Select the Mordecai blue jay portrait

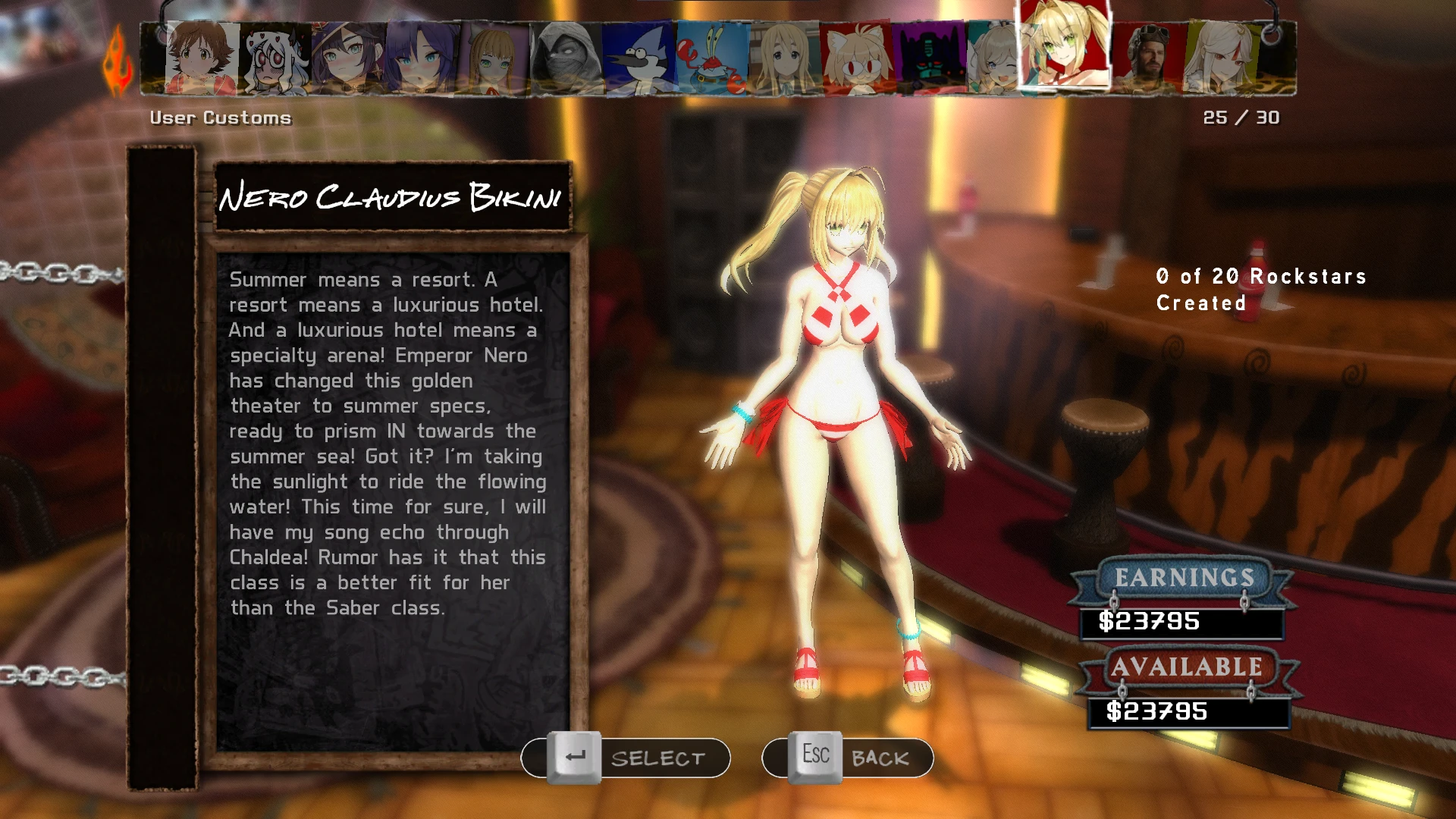(639, 59)
